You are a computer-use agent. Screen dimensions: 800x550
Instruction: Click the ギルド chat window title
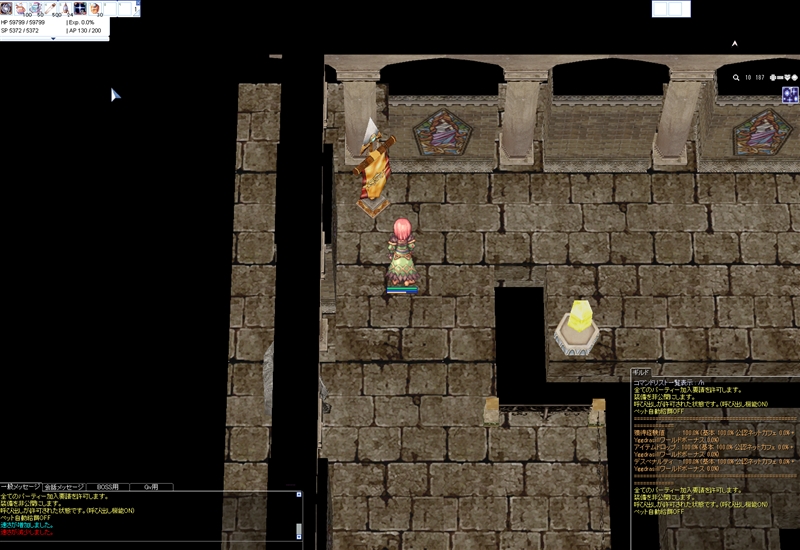tap(642, 372)
